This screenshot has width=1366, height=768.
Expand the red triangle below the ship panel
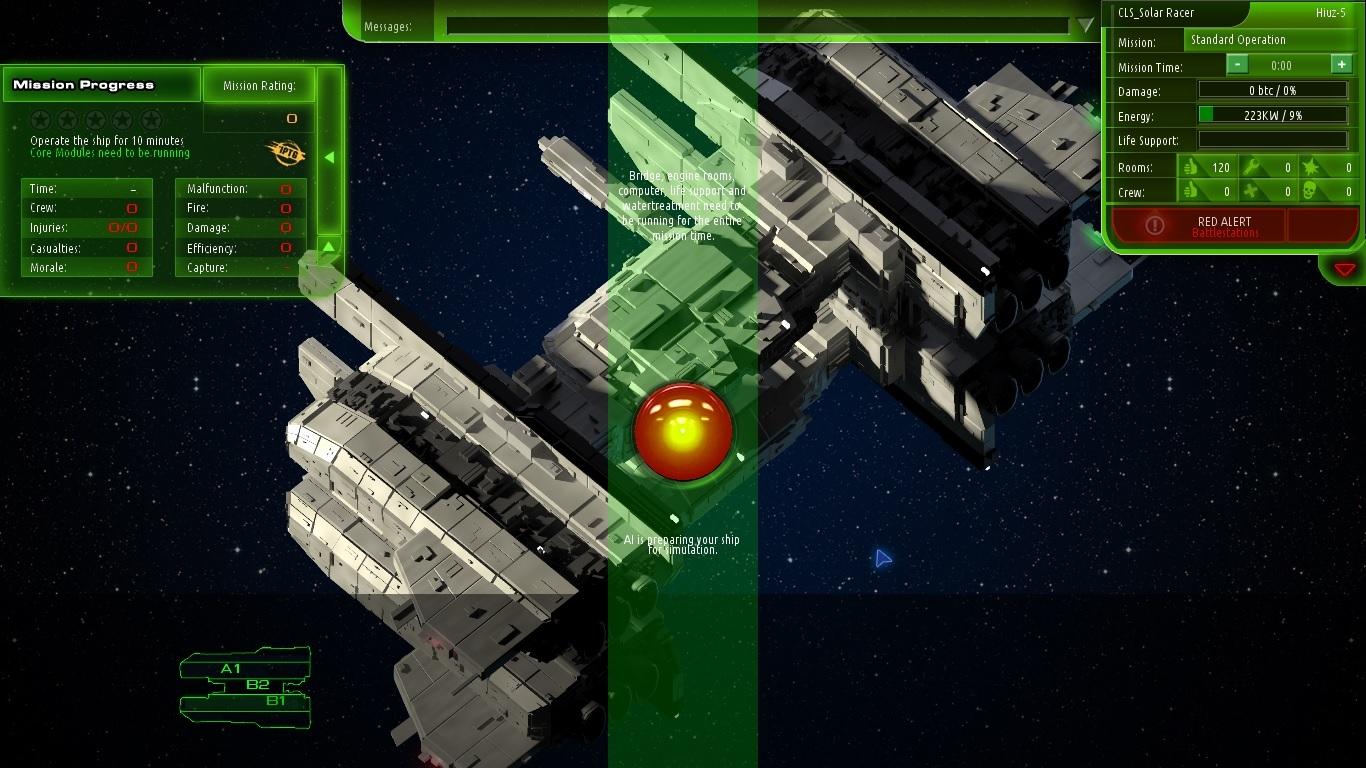1344,268
